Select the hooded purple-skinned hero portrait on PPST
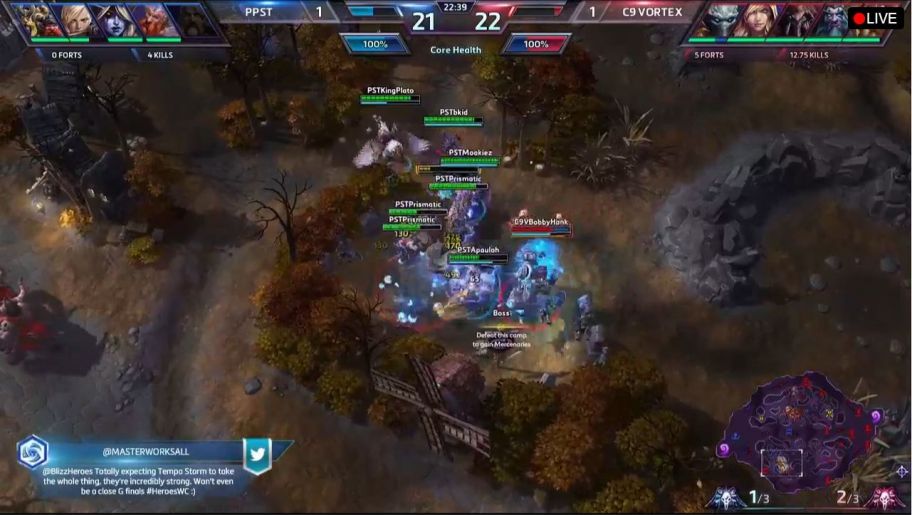912x515 pixels. pyautogui.click(x=116, y=20)
